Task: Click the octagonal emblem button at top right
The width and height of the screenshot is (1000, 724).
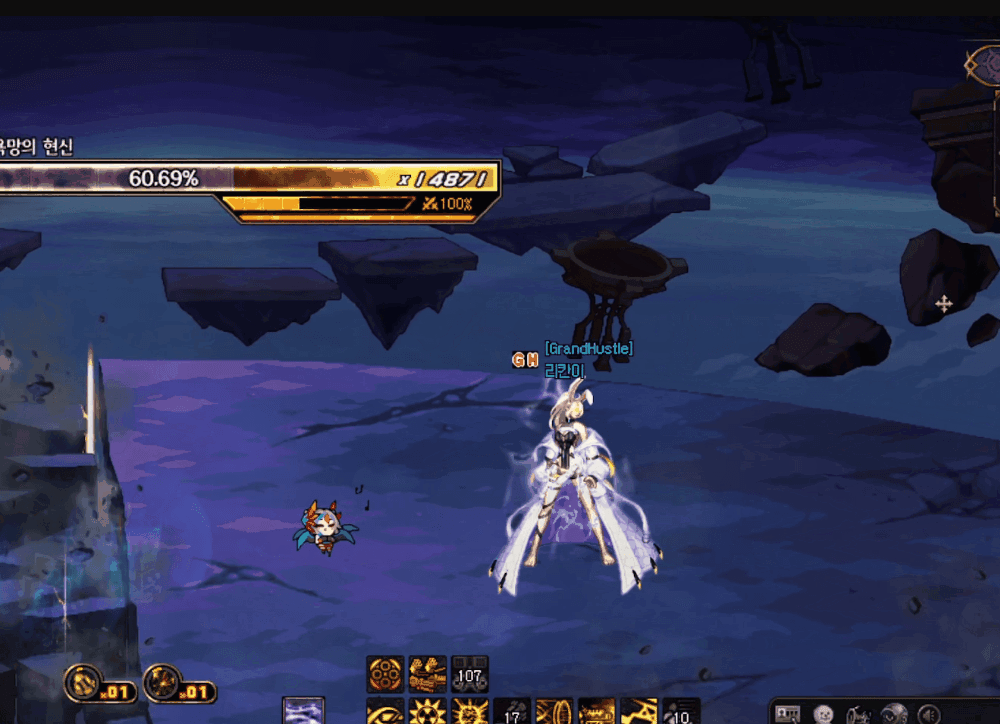Action: tap(981, 65)
